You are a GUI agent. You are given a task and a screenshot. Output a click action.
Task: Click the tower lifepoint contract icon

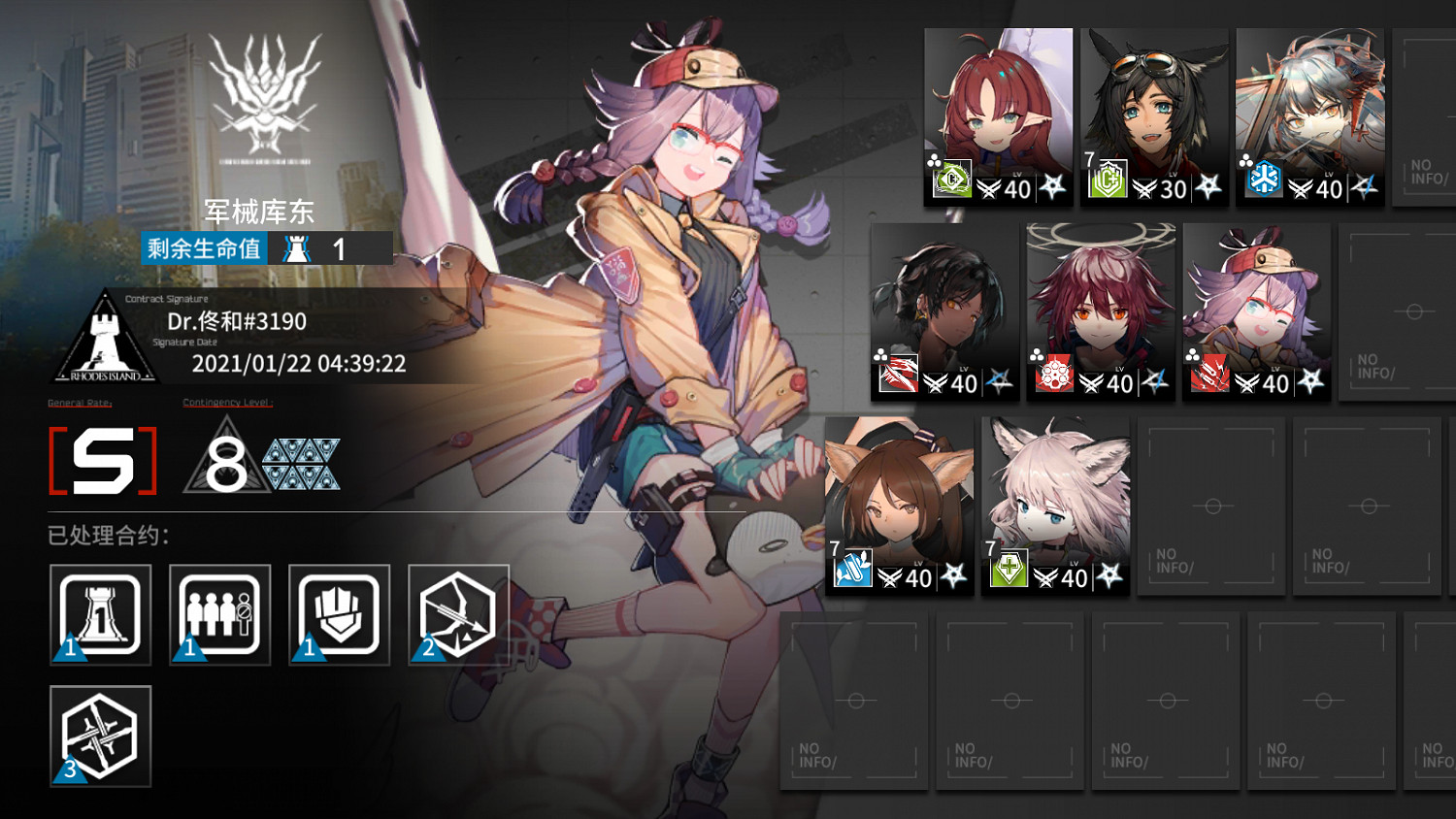[101, 615]
